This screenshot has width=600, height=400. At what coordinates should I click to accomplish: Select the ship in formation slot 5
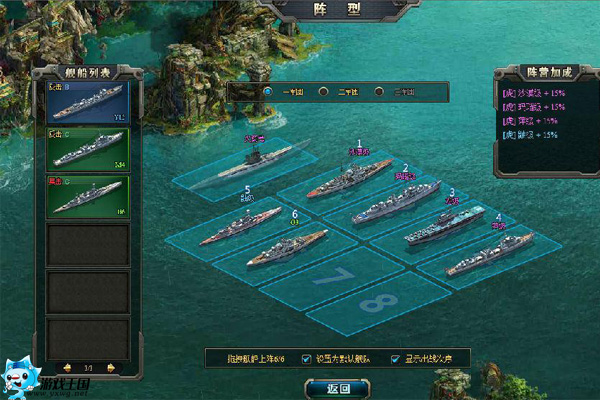[238, 226]
